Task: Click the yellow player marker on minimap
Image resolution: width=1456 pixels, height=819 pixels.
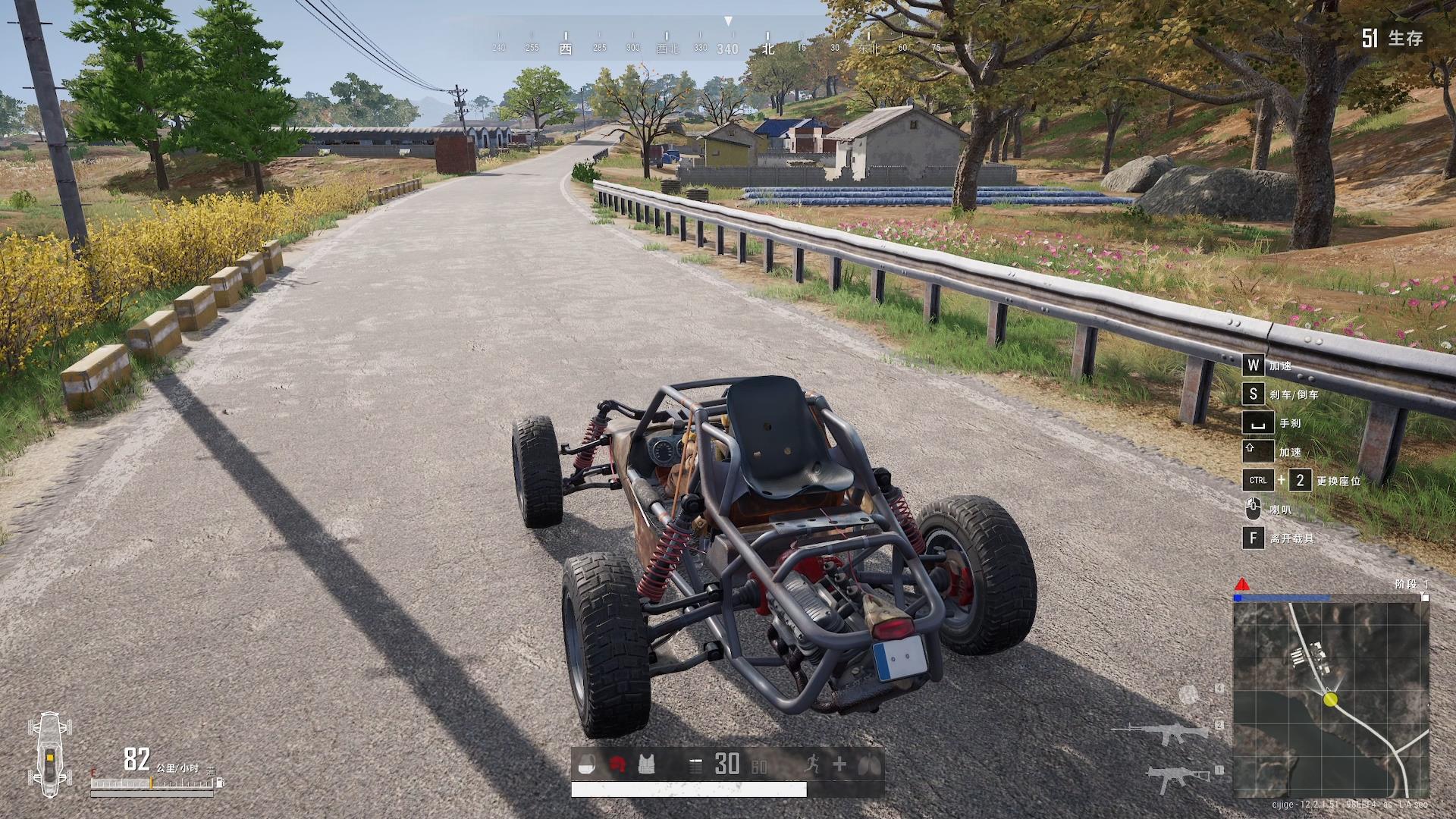Action: point(1330,699)
